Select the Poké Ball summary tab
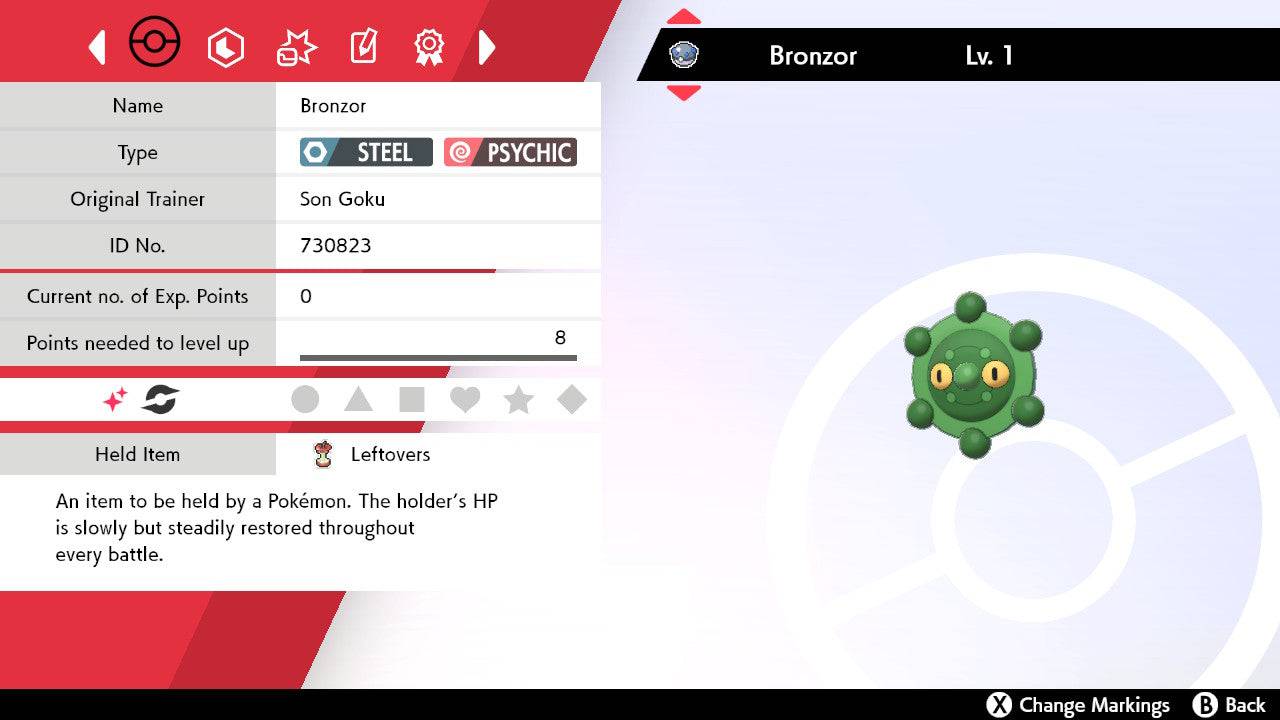The image size is (1280, 720). coord(155,45)
